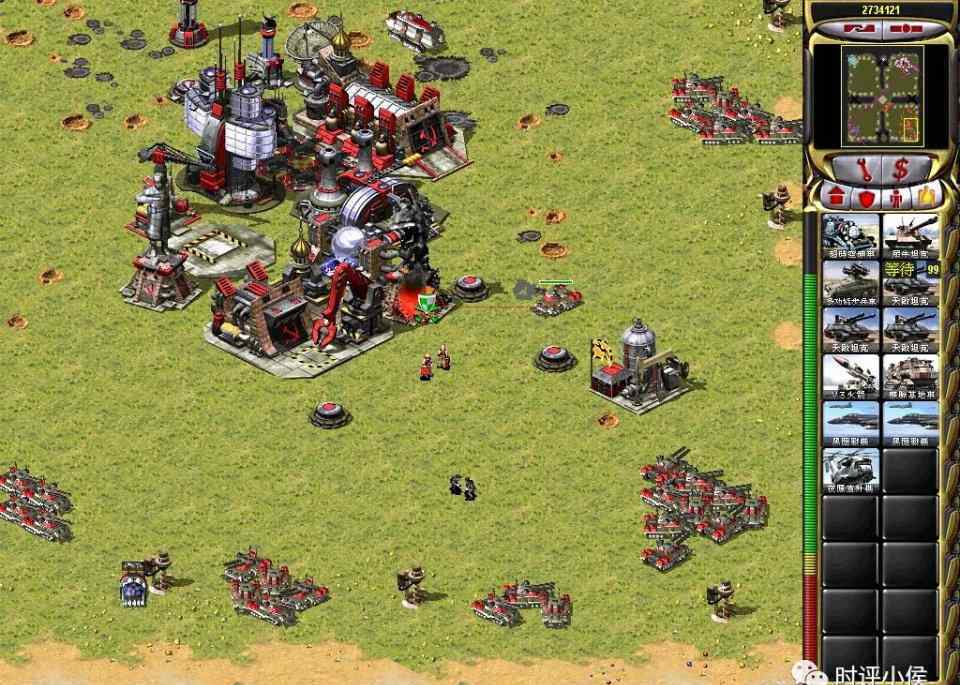Image resolution: width=960 pixels, height=685 pixels.
Task: Select the Nighthawk helicopter build icon
Action: tap(851, 470)
